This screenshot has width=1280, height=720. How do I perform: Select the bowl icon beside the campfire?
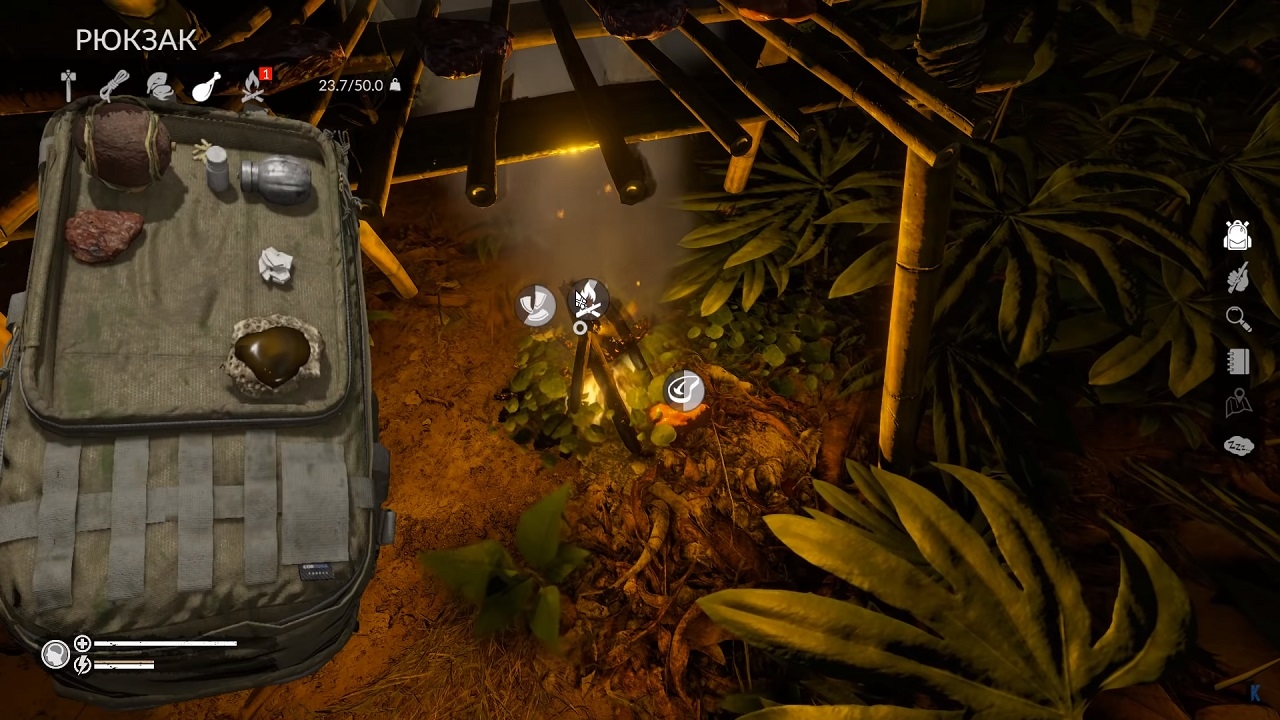tap(536, 305)
